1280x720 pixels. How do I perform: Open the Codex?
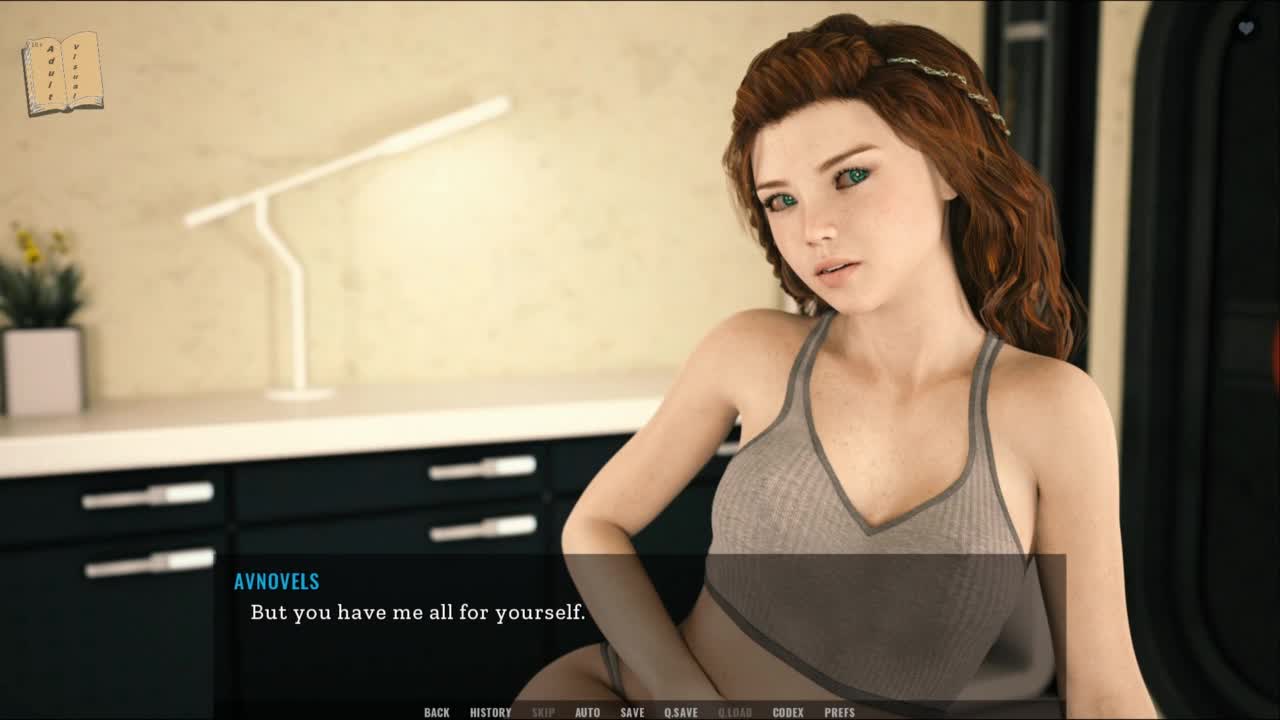(x=788, y=712)
